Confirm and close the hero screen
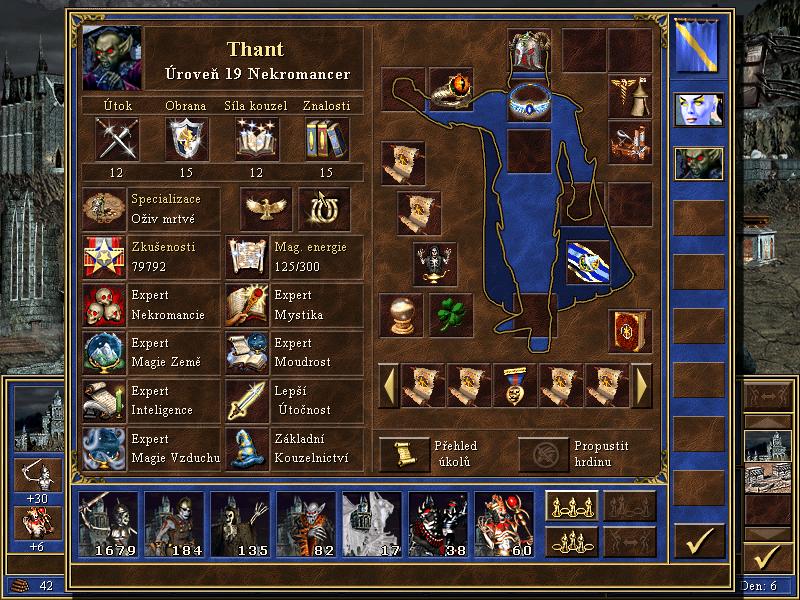The height and width of the screenshot is (600, 800). click(699, 541)
